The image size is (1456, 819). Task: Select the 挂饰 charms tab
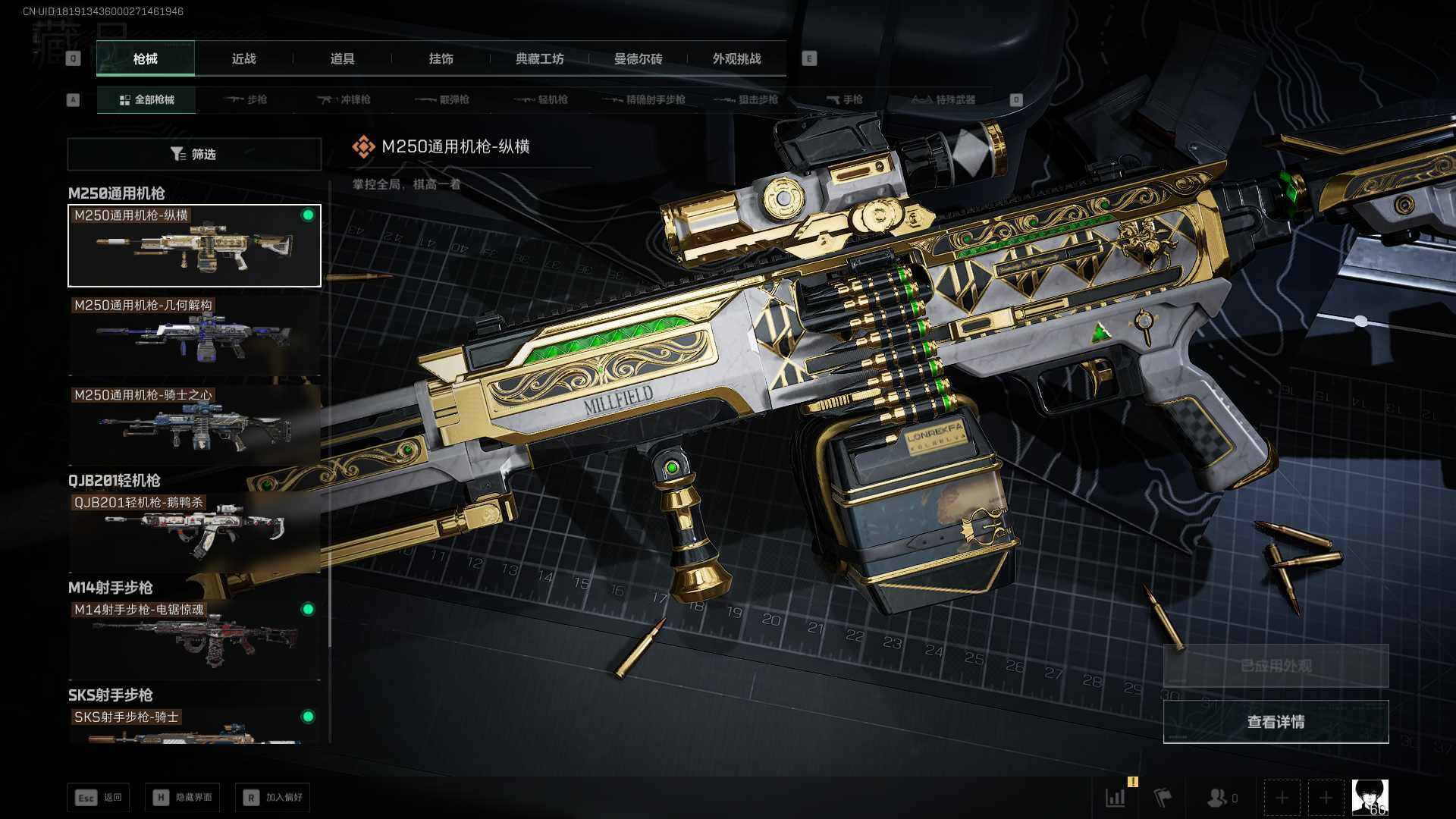click(441, 58)
